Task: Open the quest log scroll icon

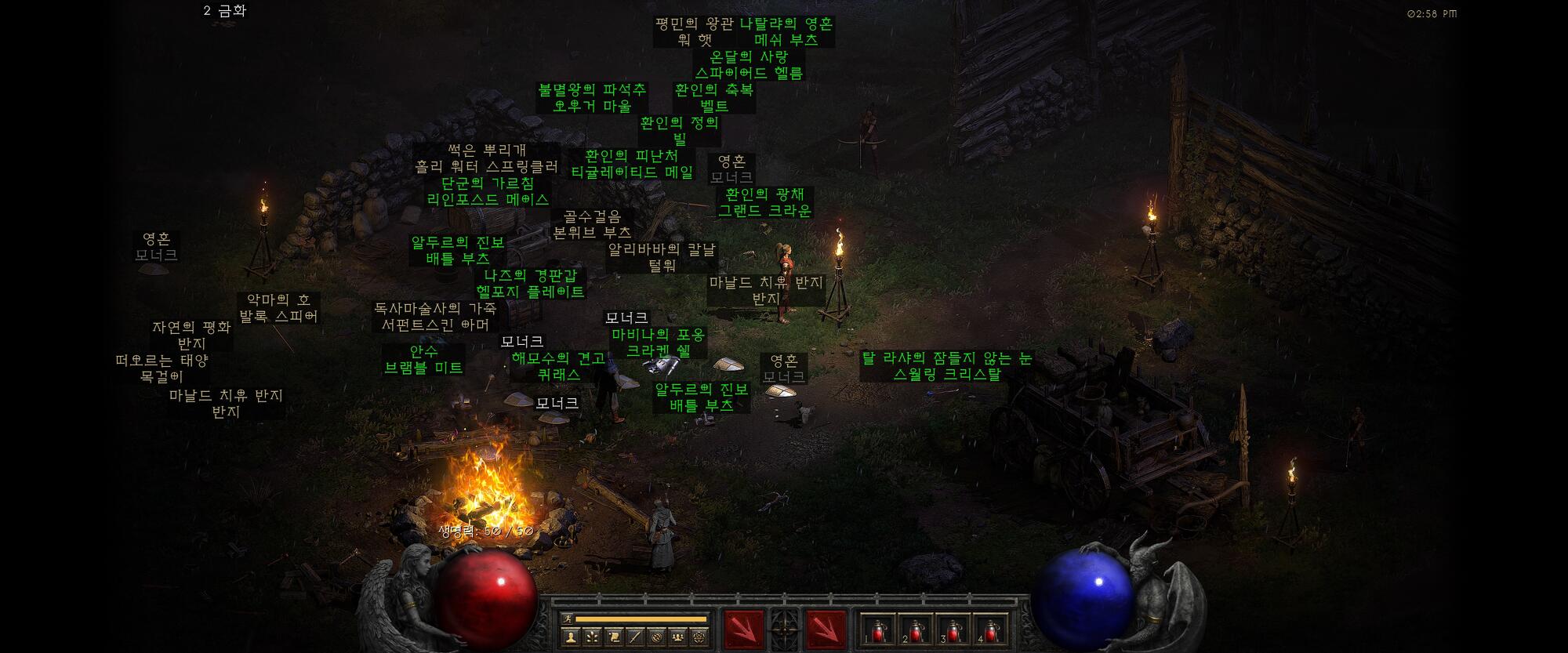Action: tap(614, 637)
